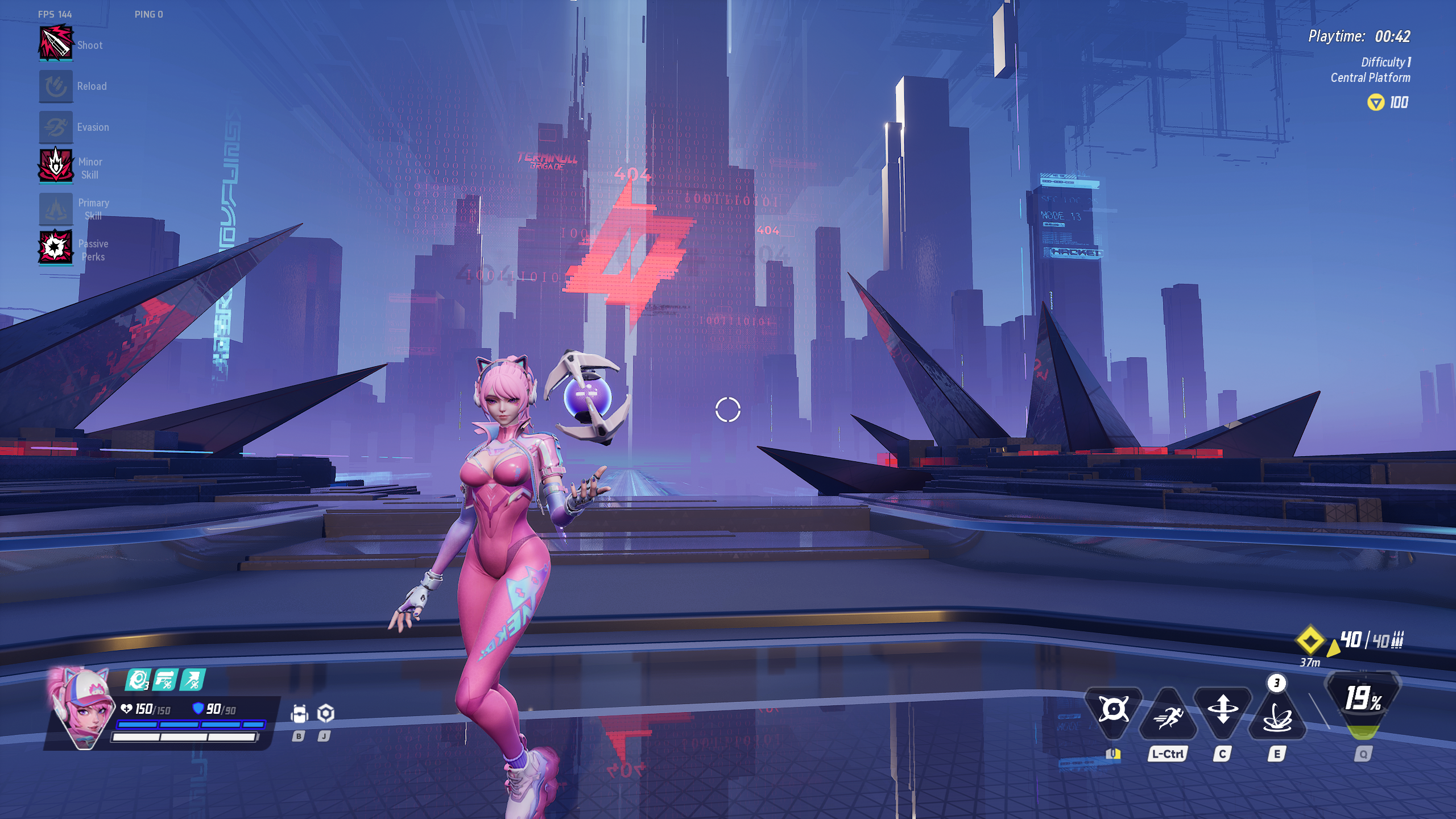This screenshot has height=819, width=1456.
Task: Open the backpack inventory icon
Action: (299, 714)
